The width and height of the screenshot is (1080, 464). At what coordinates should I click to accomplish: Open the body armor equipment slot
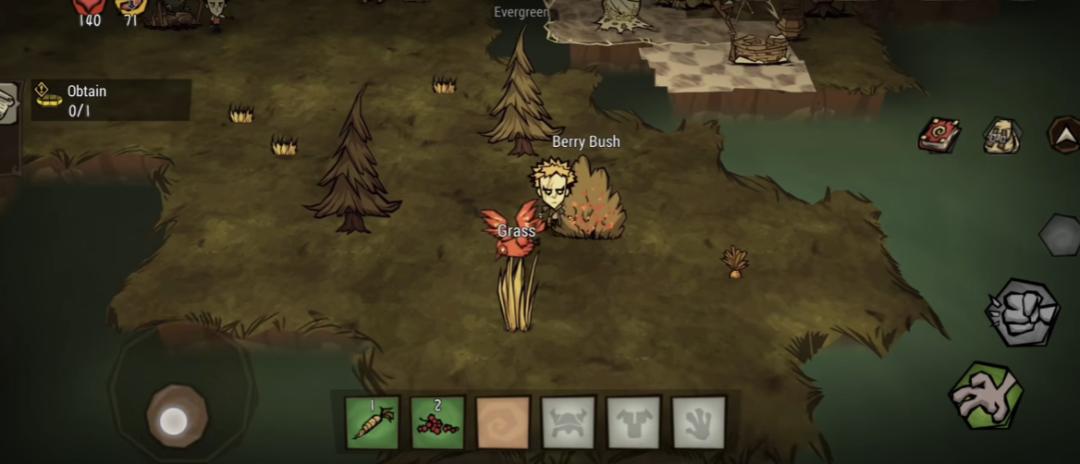click(x=633, y=422)
